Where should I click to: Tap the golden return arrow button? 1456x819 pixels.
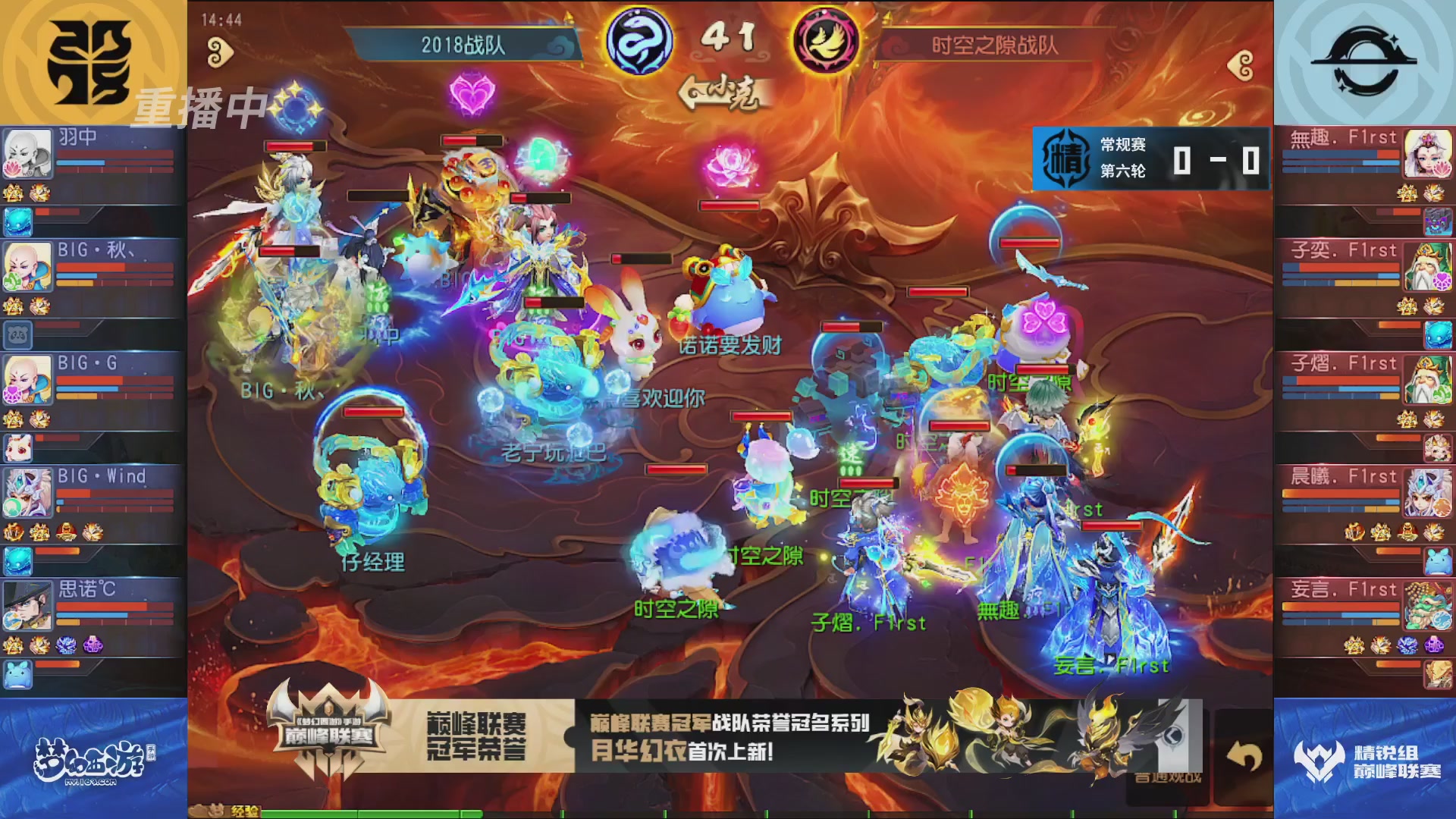1244,756
